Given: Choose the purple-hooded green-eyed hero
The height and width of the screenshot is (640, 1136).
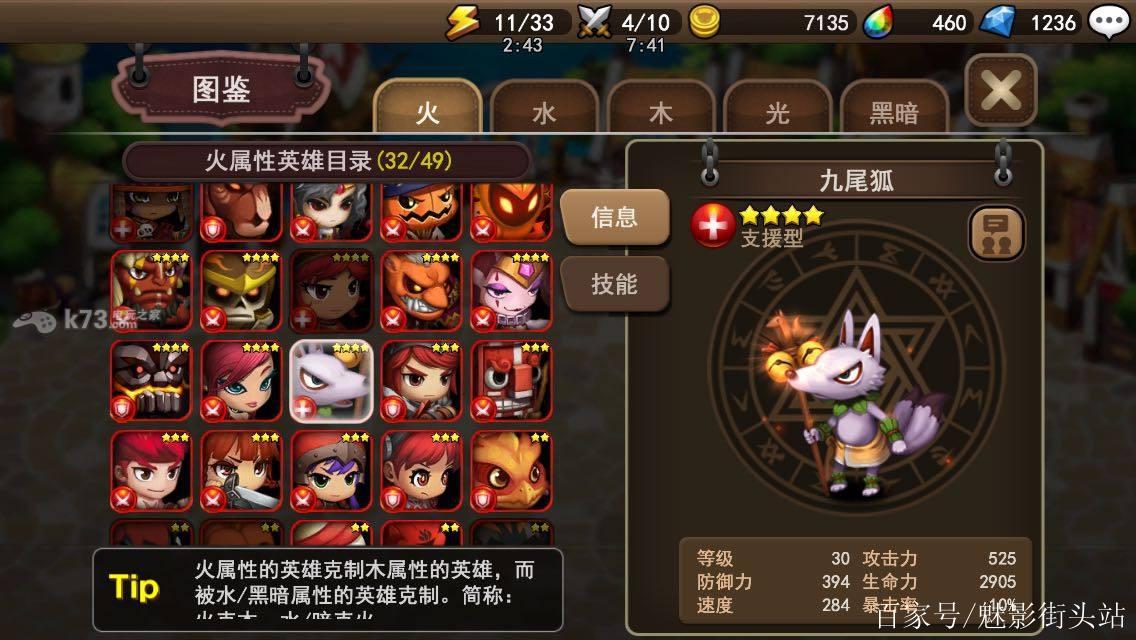Looking at the screenshot, I should [x=331, y=470].
